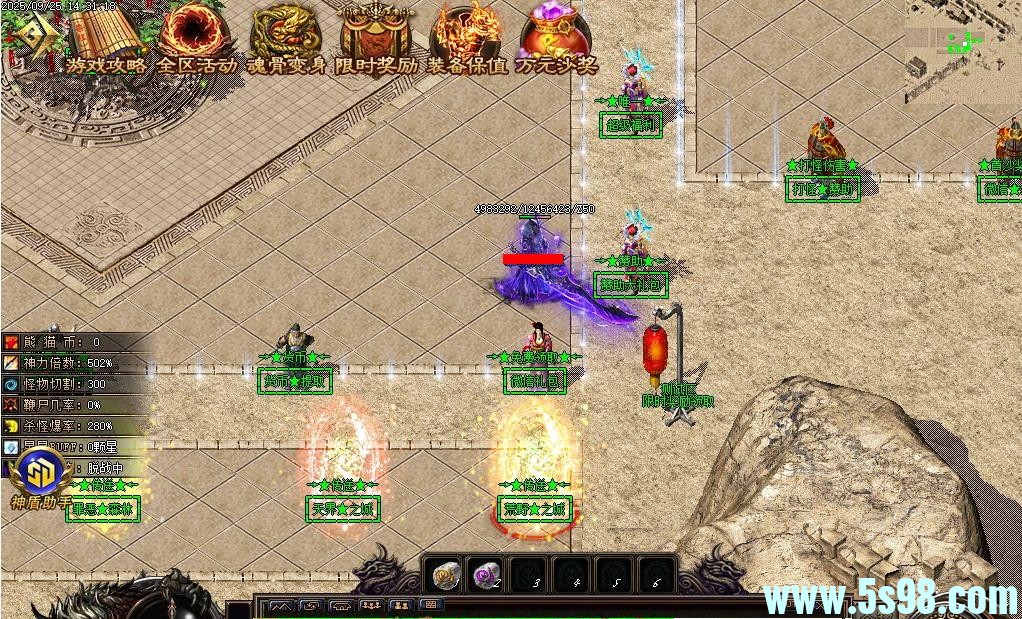The image size is (1022, 619).
Task: Open the 游戏攻略 game guide scroll
Action: tap(106, 38)
